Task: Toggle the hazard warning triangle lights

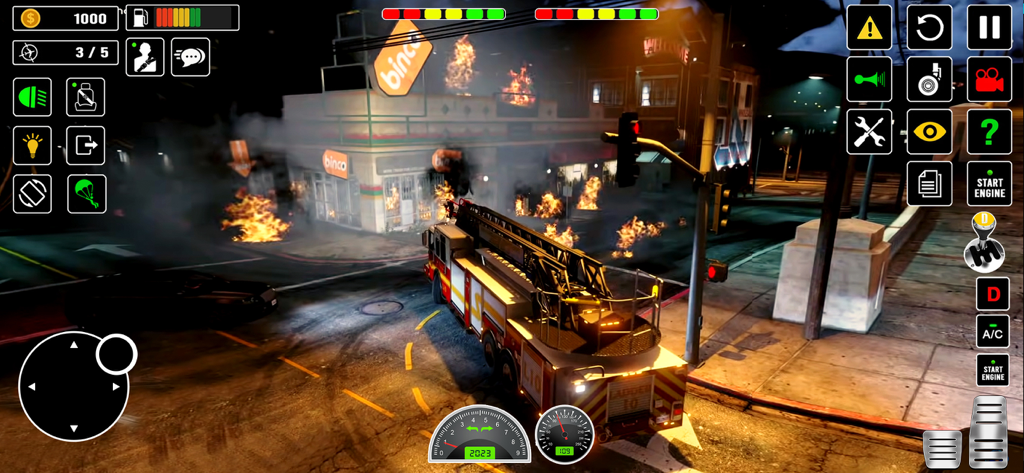Action: (869, 28)
